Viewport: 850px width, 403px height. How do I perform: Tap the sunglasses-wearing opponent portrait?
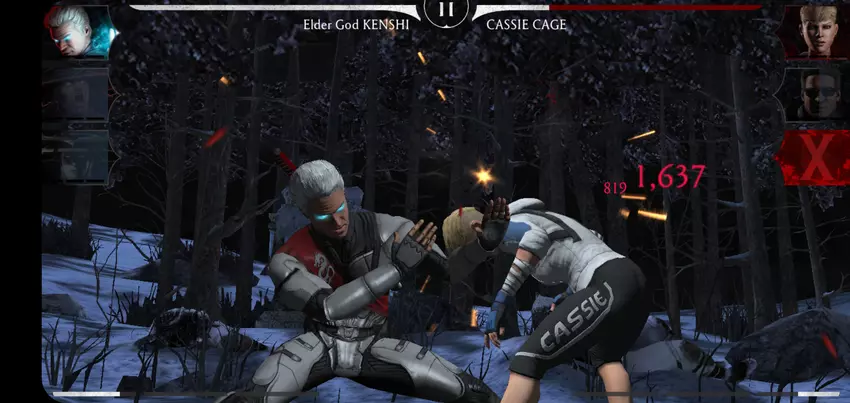(812, 93)
